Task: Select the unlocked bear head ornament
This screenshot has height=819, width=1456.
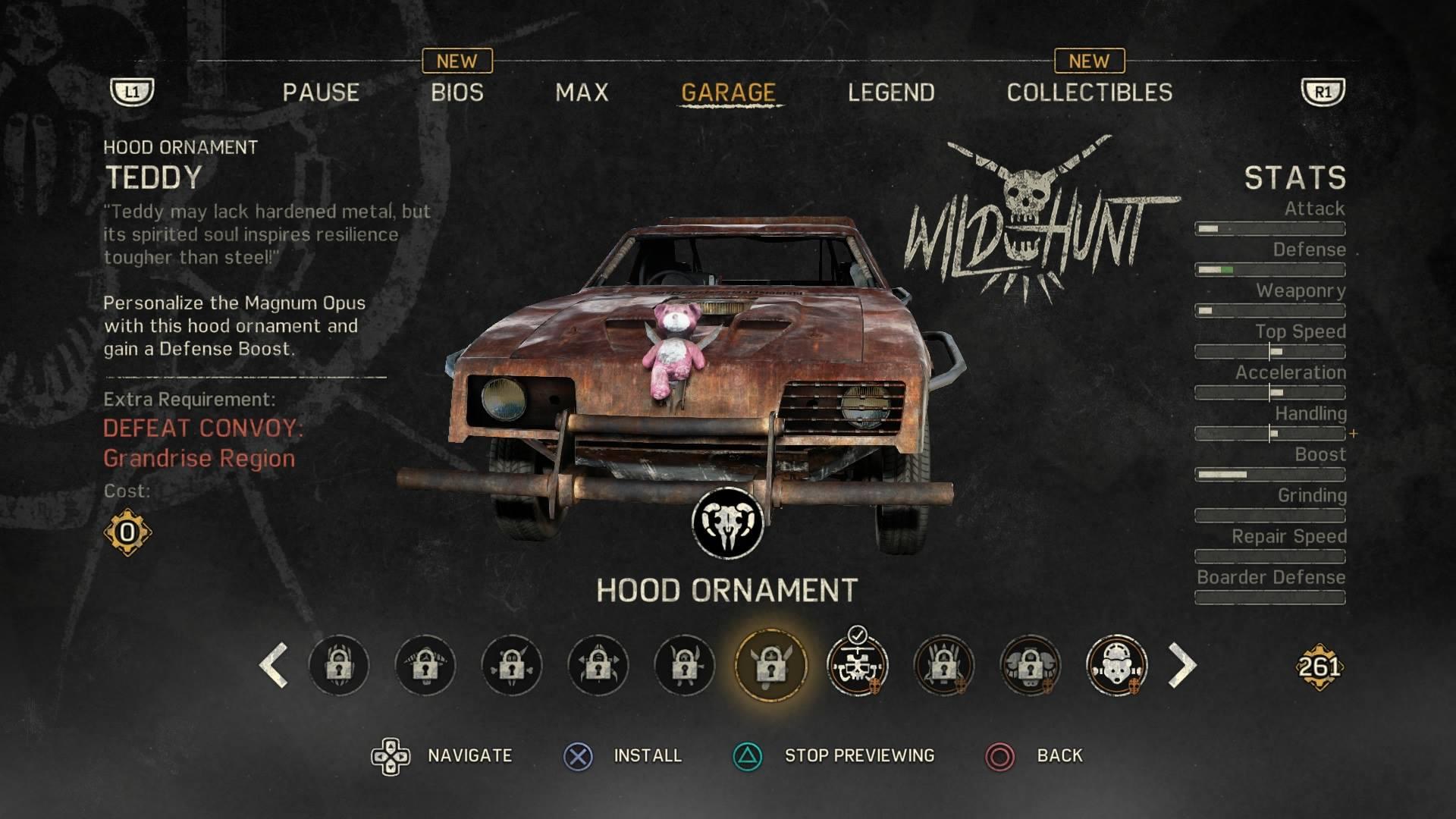Action: click(x=1116, y=666)
